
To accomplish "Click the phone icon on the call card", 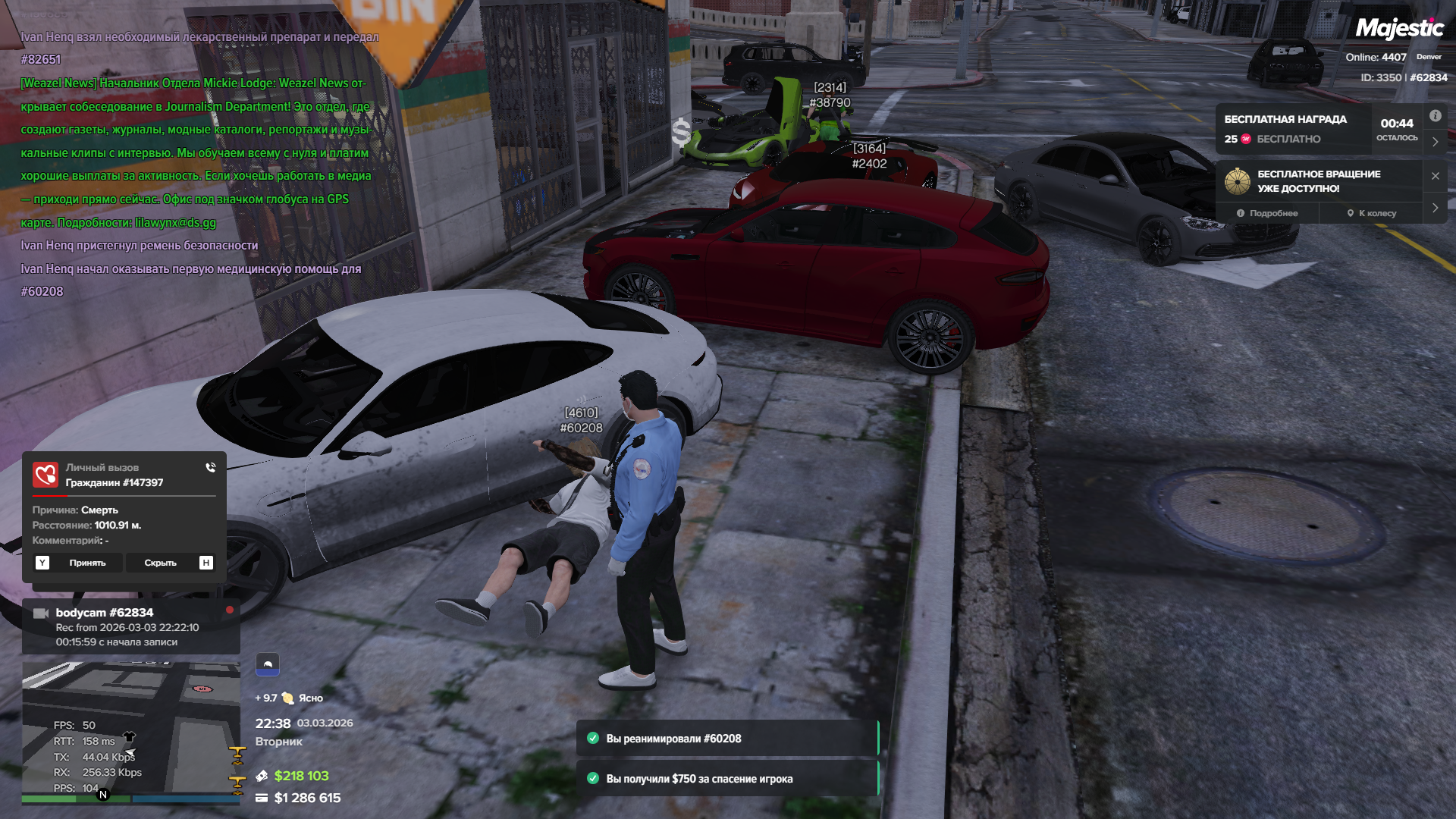I will [x=211, y=467].
